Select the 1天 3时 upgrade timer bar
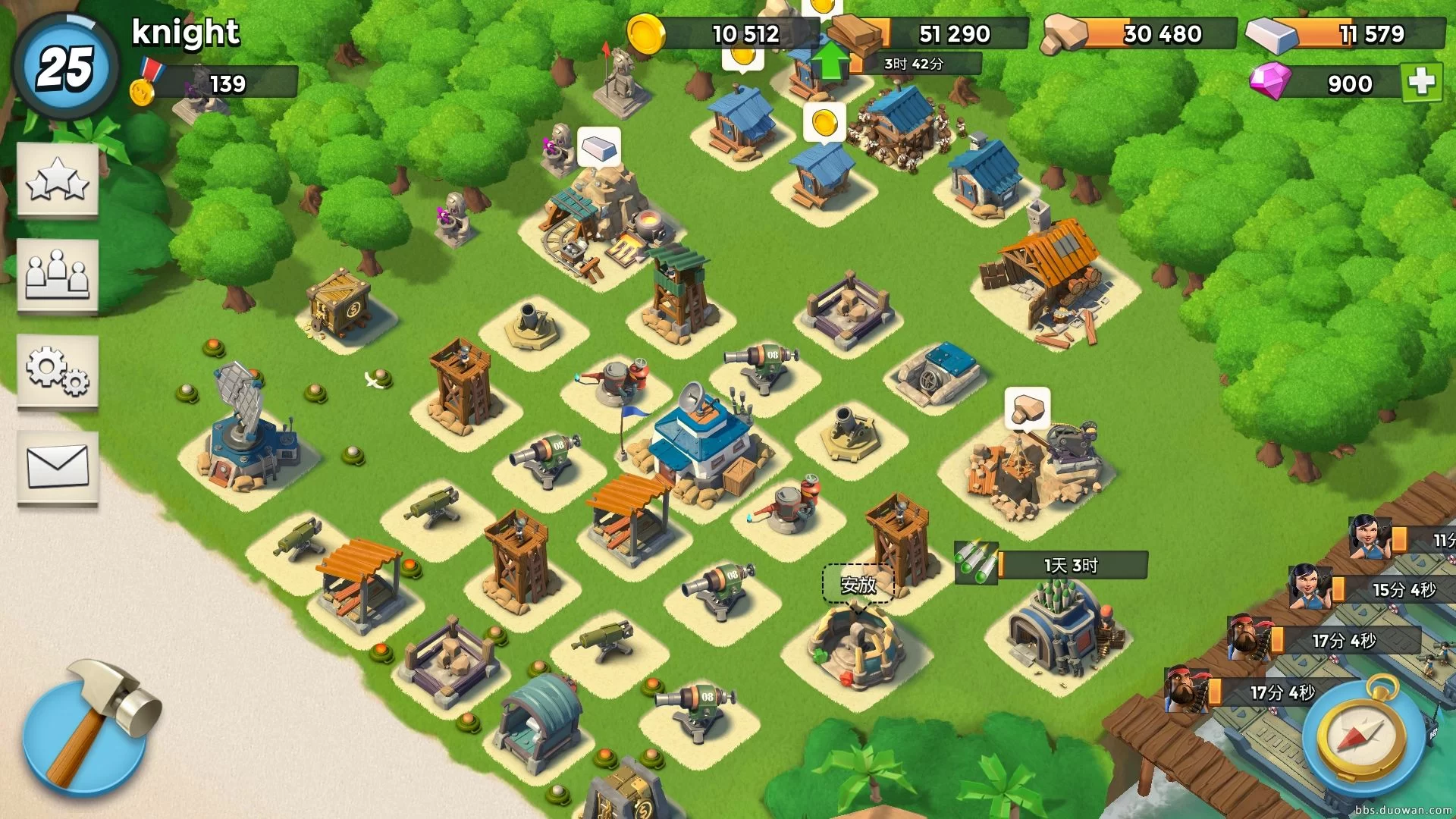This screenshot has width=1456, height=819. pyautogui.click(x=1071, y=565)
